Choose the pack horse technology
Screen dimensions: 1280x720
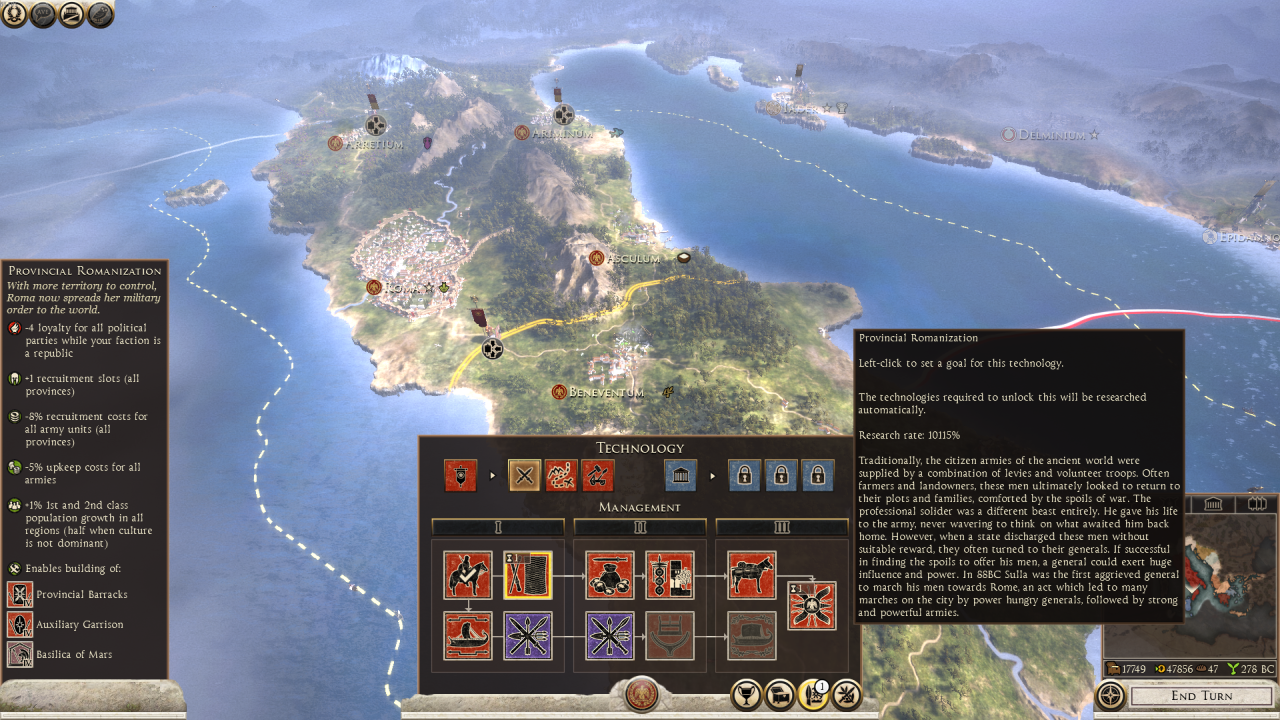pos(752,575)
